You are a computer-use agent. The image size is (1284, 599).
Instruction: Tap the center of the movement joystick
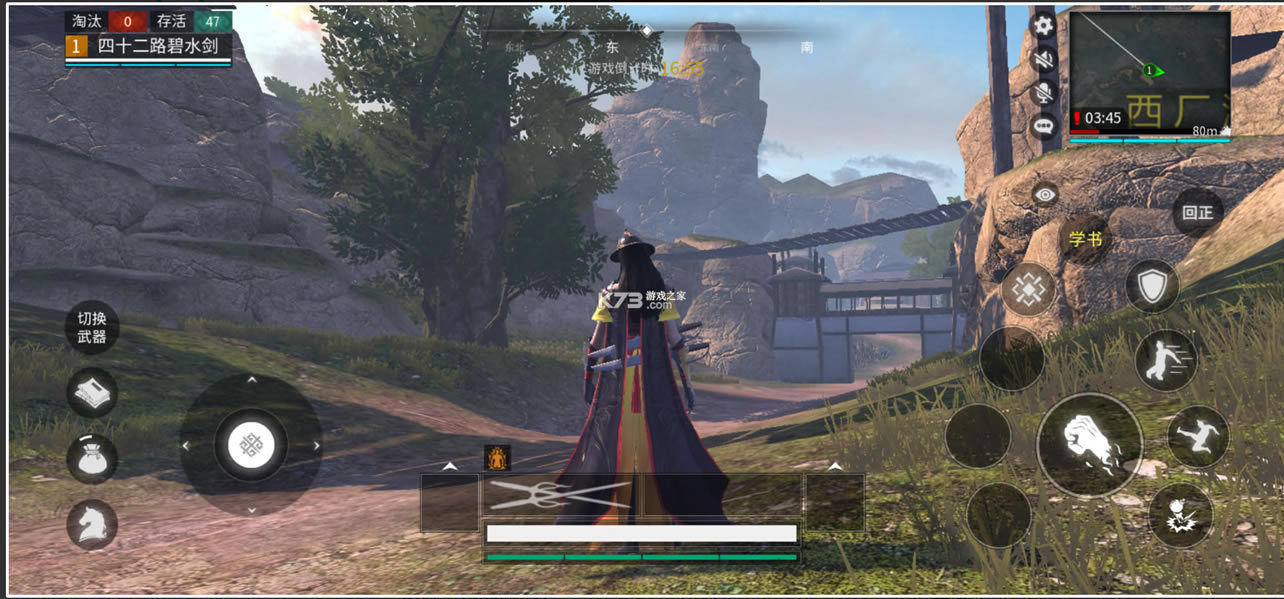(250, 445)
